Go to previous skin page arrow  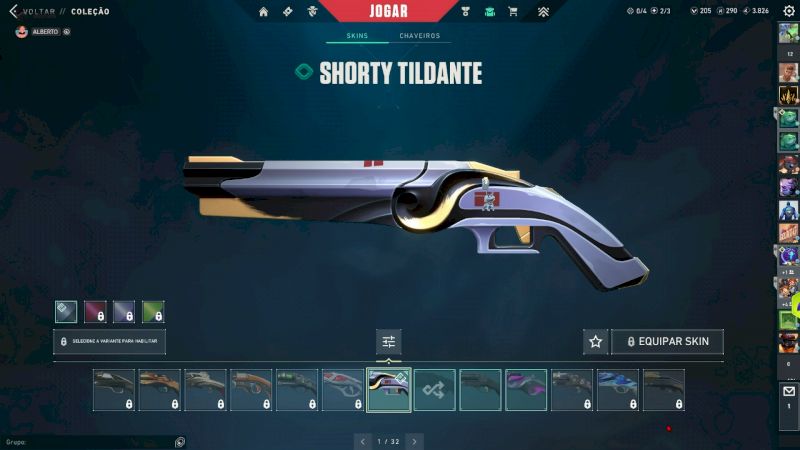coord(362,441)
